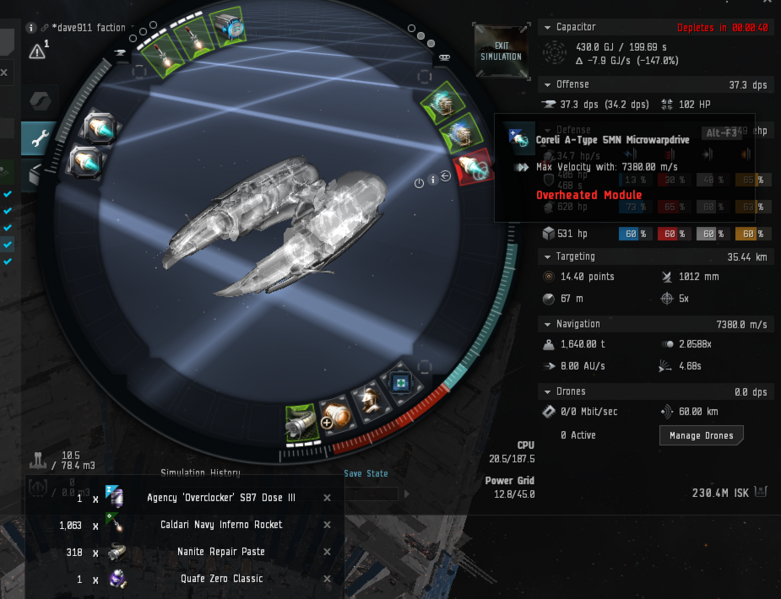Click the module power toggle icon

coord(419,183)
